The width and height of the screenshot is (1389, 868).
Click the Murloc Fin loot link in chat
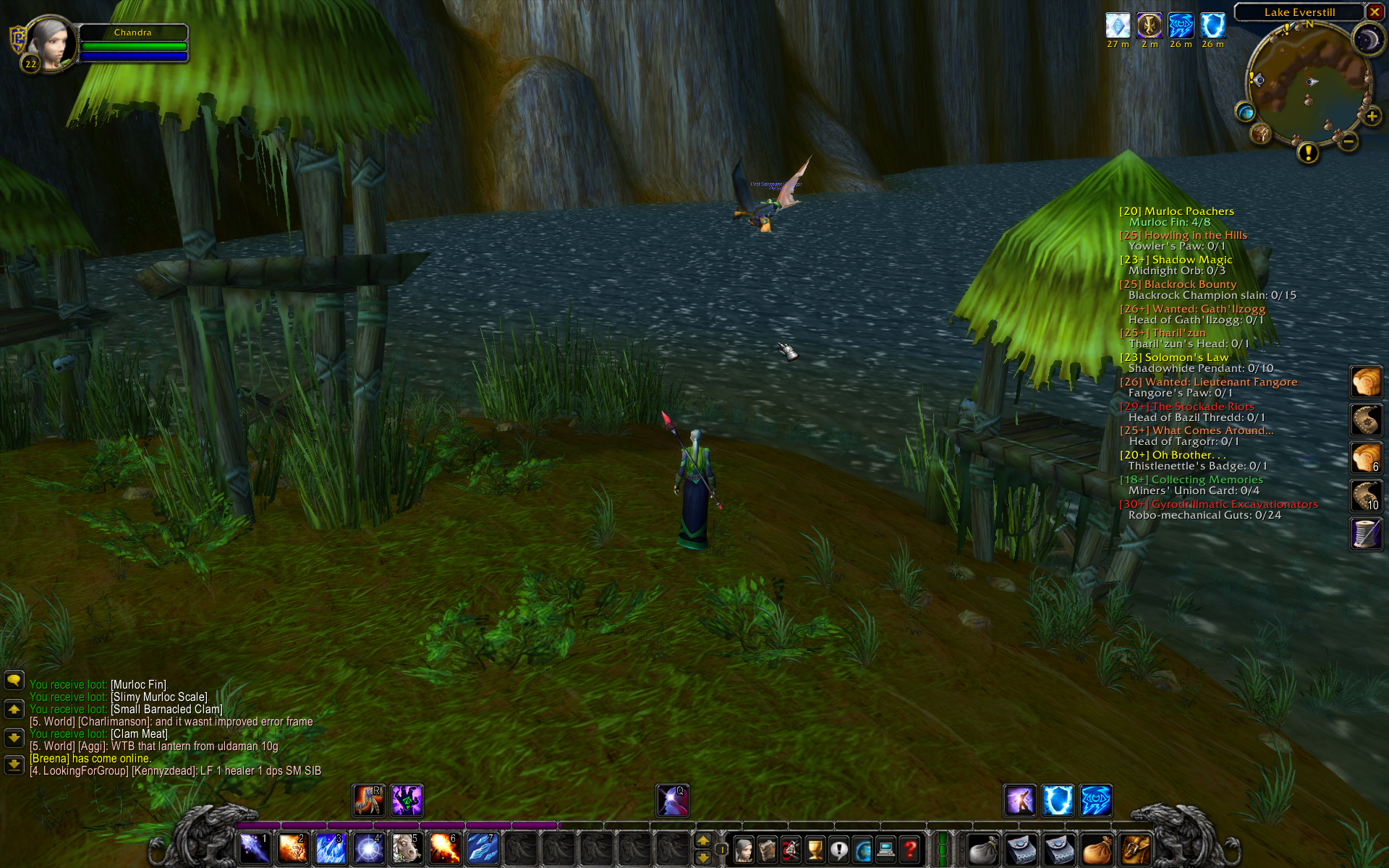point(138,684)
